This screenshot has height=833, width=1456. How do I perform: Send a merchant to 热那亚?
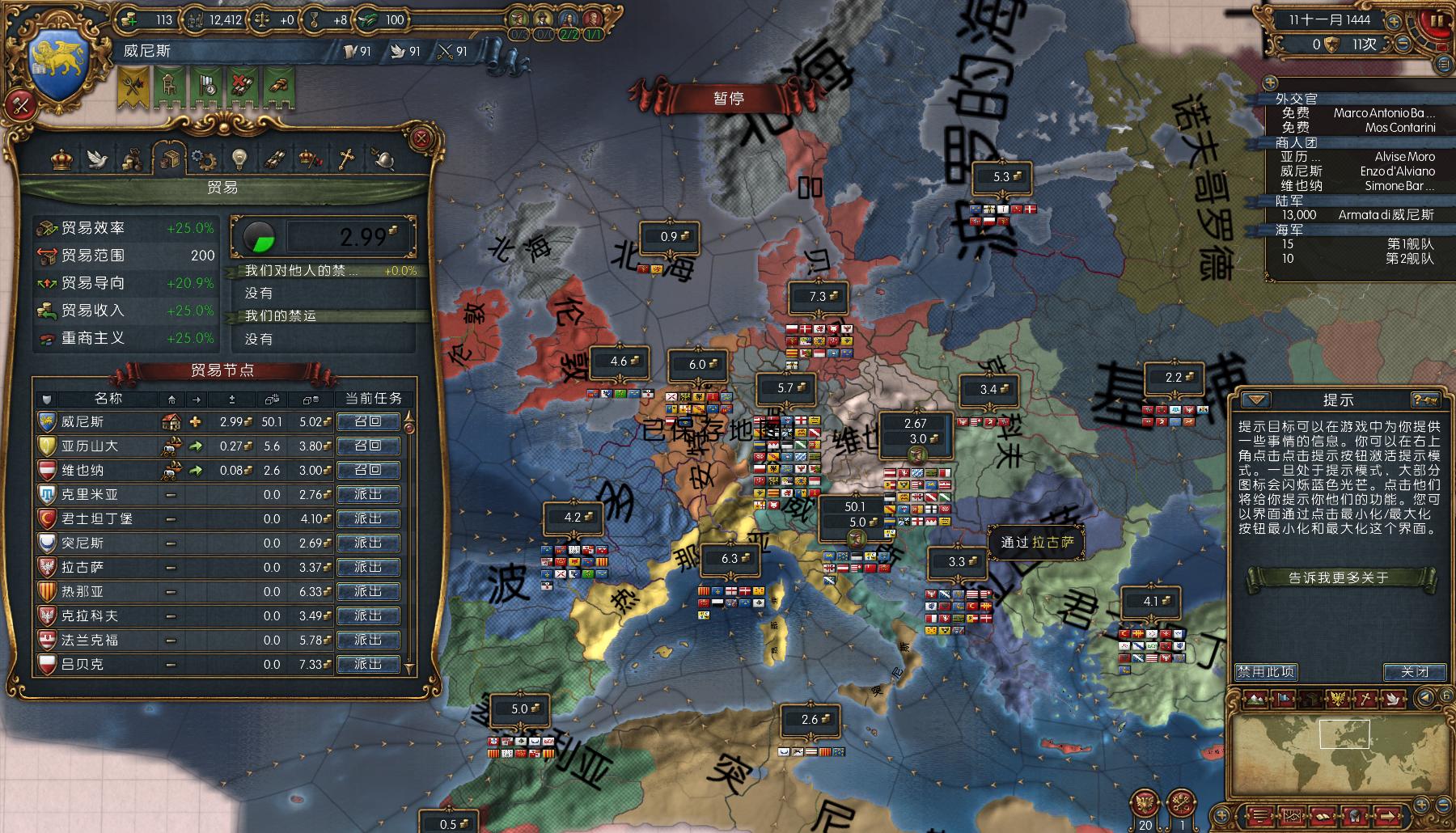coord(368,591)
